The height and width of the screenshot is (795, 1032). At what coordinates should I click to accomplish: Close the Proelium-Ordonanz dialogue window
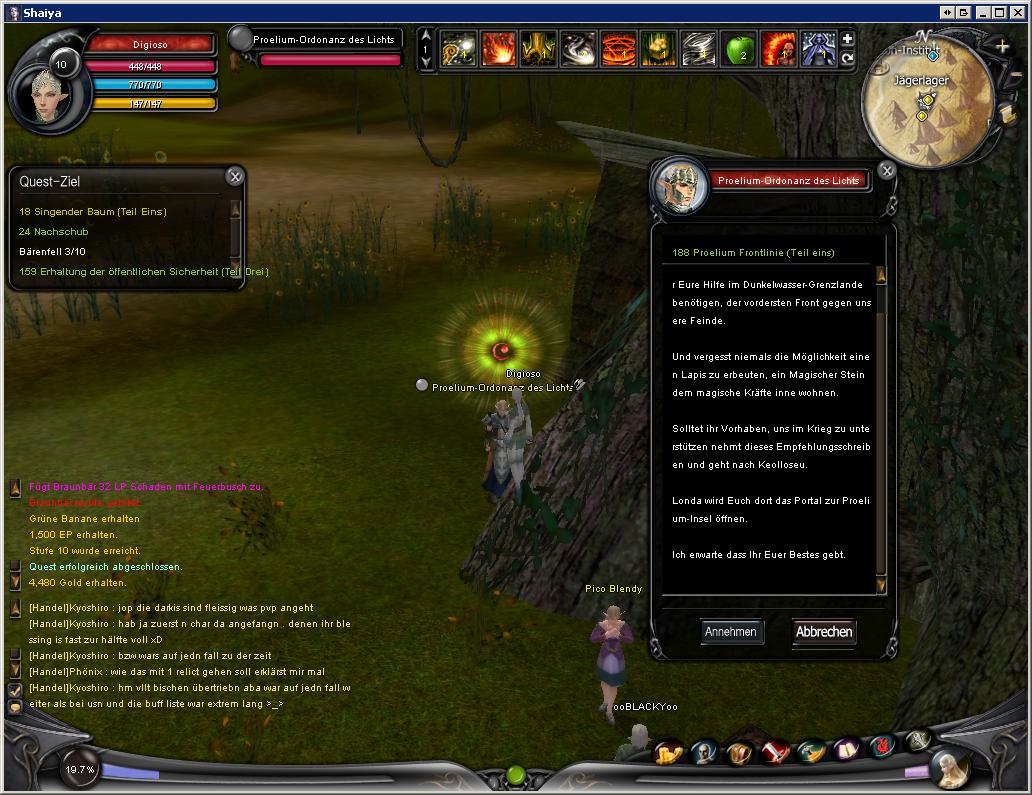(x=887, y=171)
